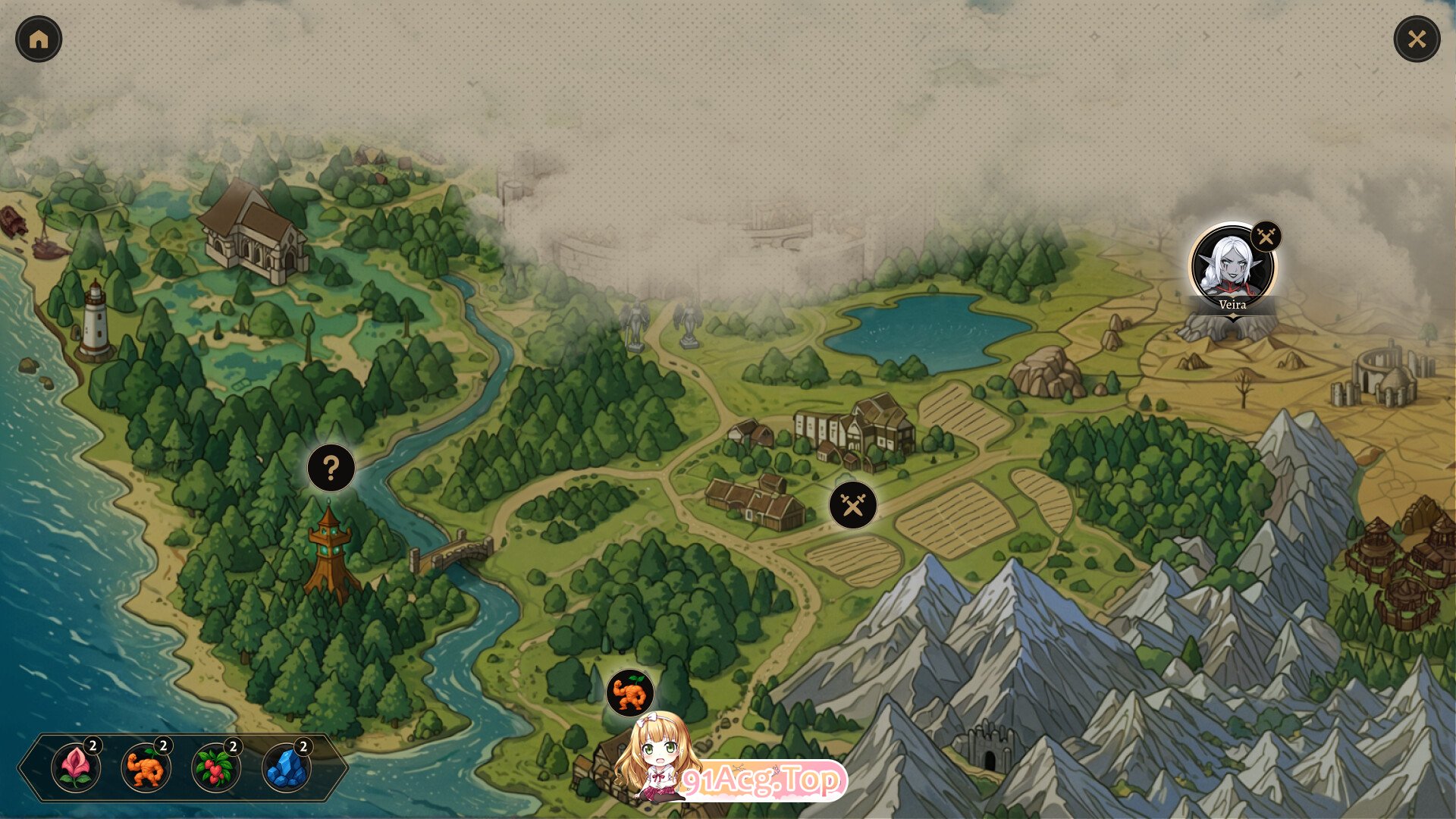Start the crossed swords battle near the village
This screenshot has height=819, width=1456.
[853, 505]
